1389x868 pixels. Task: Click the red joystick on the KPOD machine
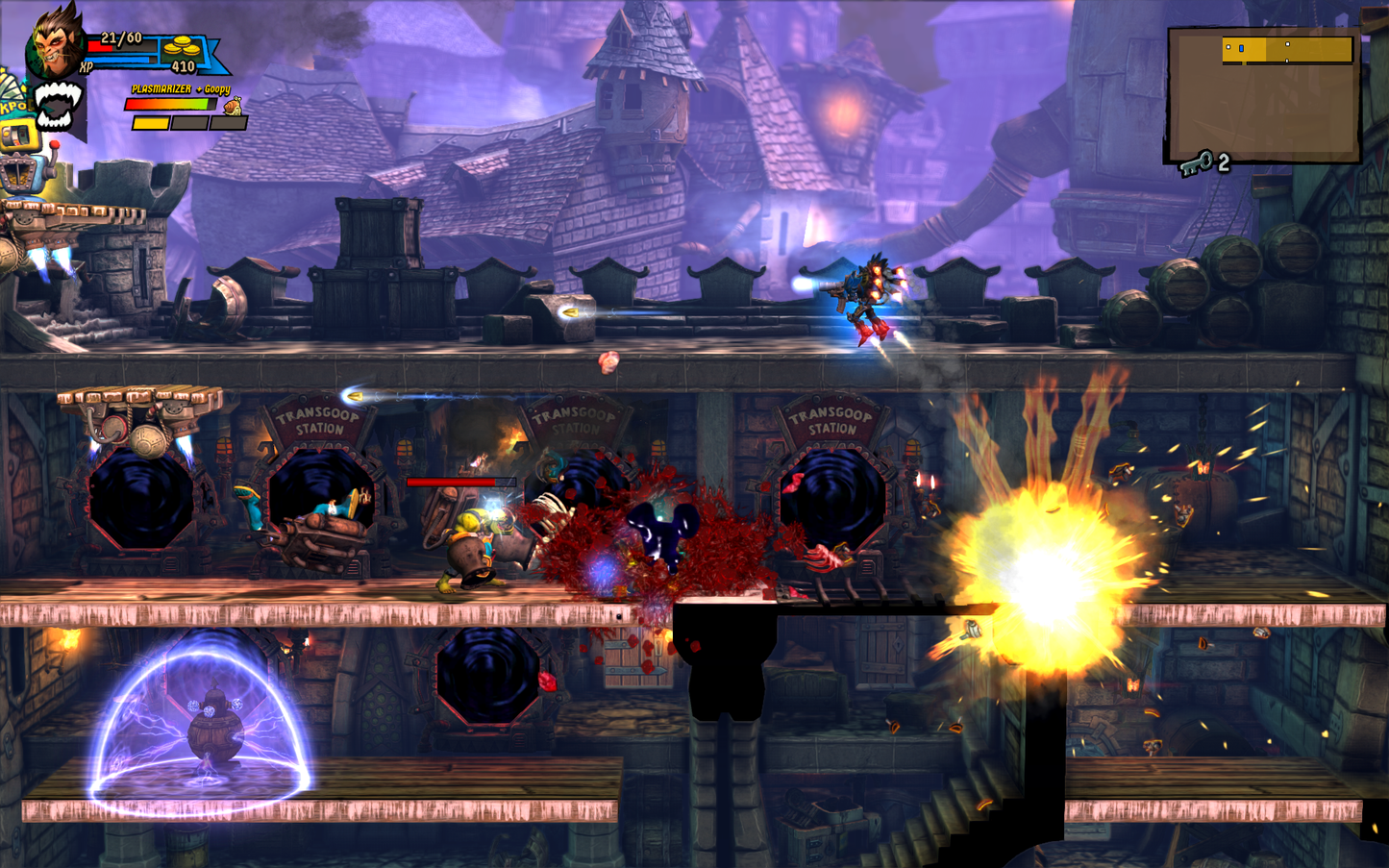(x=56, y=146)
